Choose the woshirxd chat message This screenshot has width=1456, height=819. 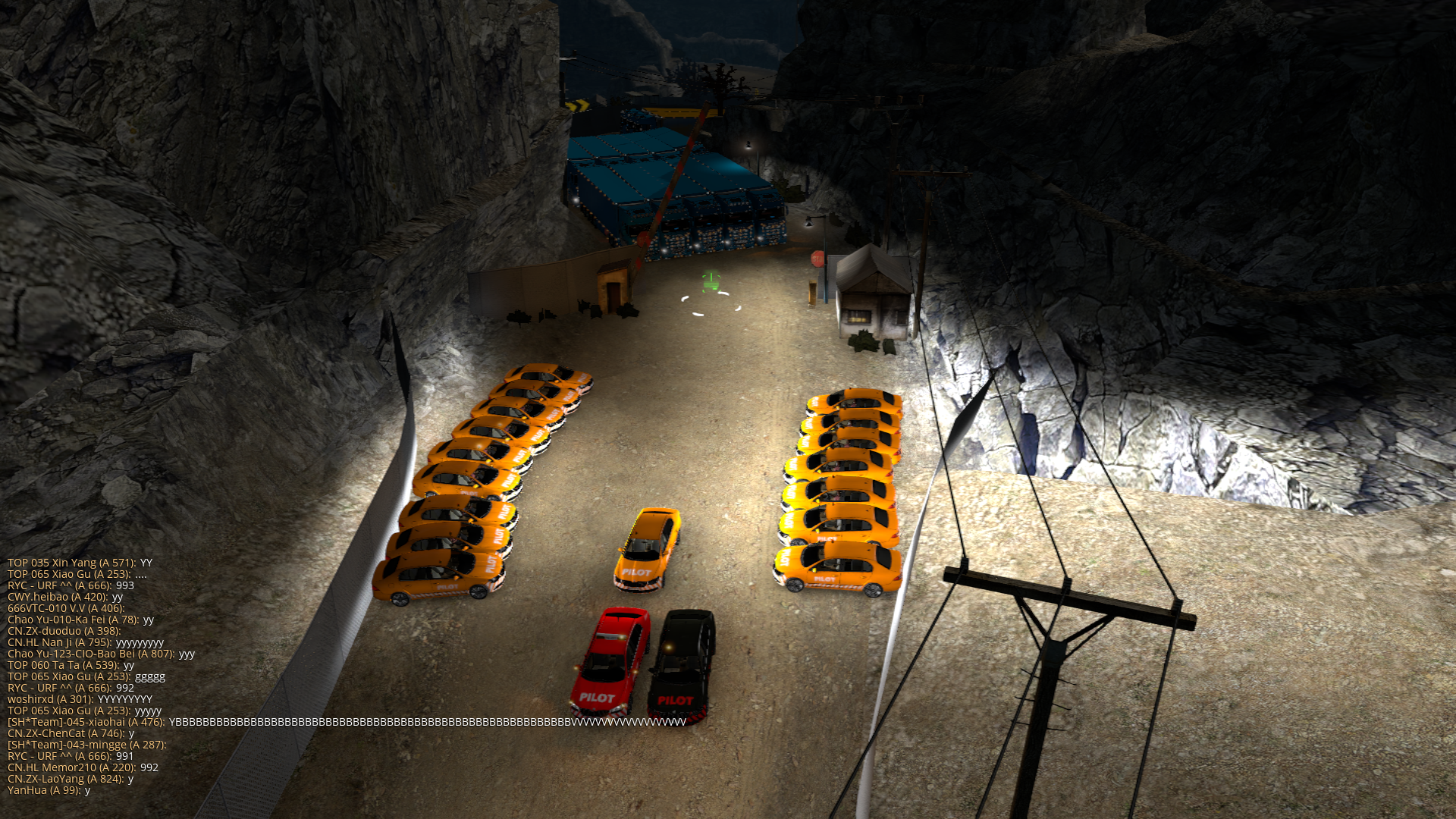pos(80,699)
